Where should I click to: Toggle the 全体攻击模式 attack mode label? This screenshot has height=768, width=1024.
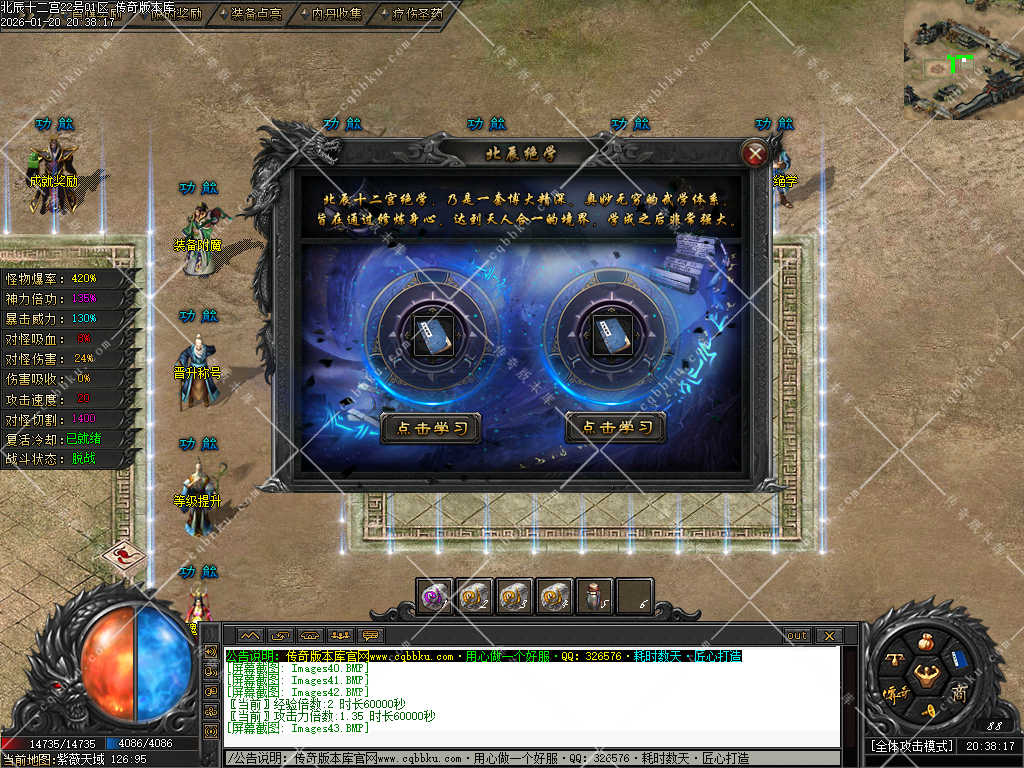click(x=910, y=746)
